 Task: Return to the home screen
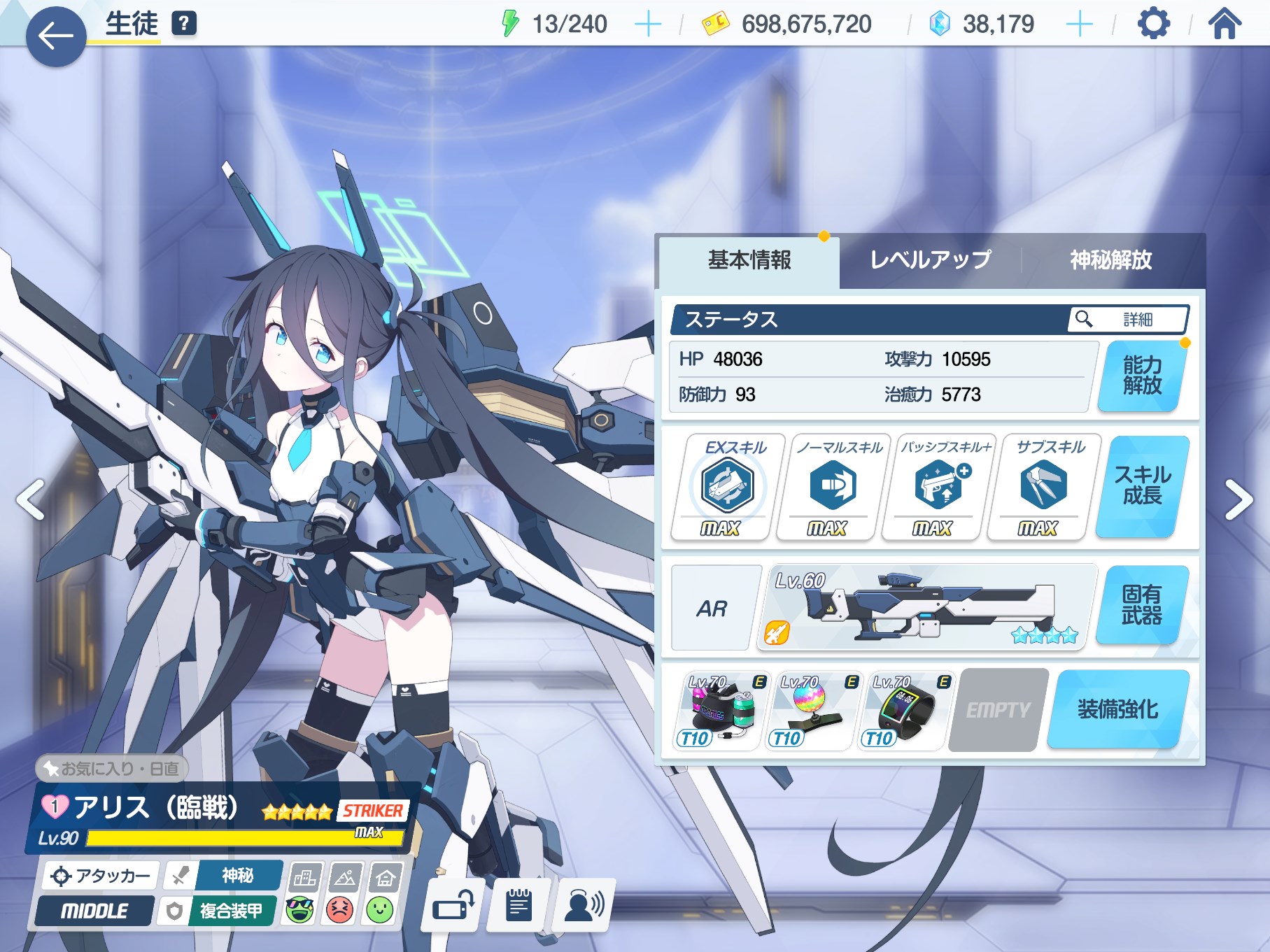click(1225, 24)
